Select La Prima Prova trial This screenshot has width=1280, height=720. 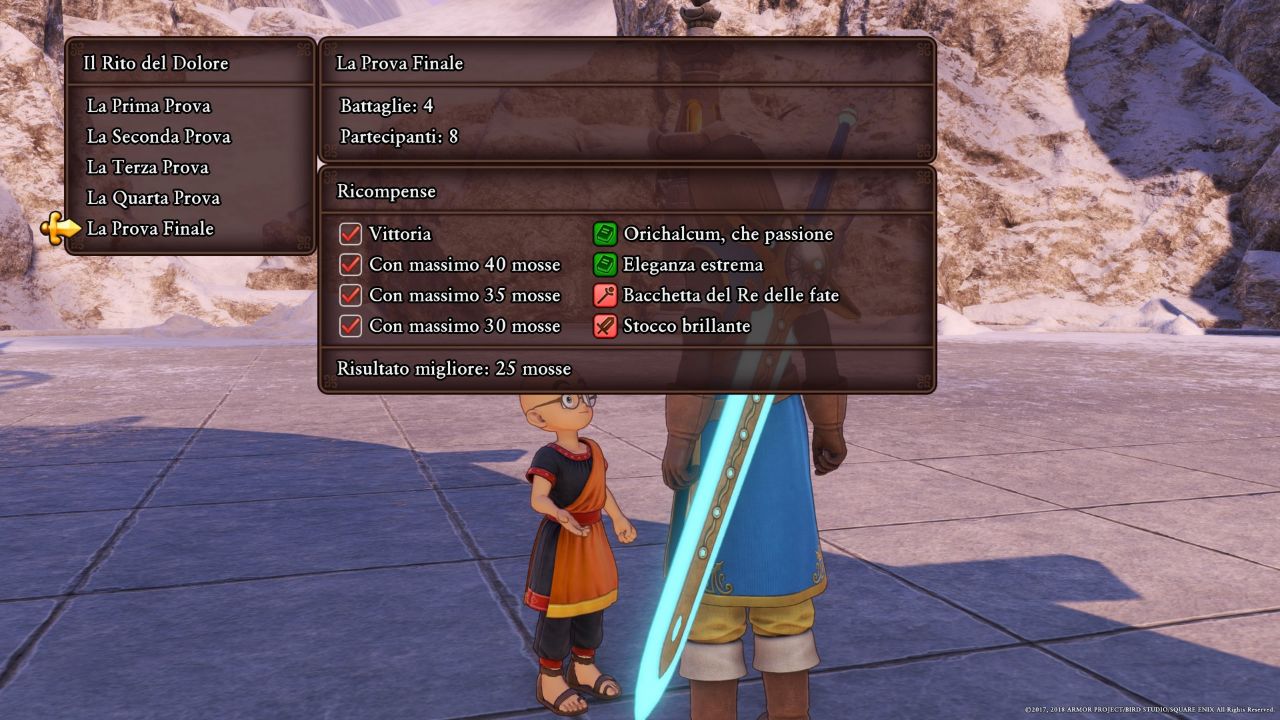(149, 106)
